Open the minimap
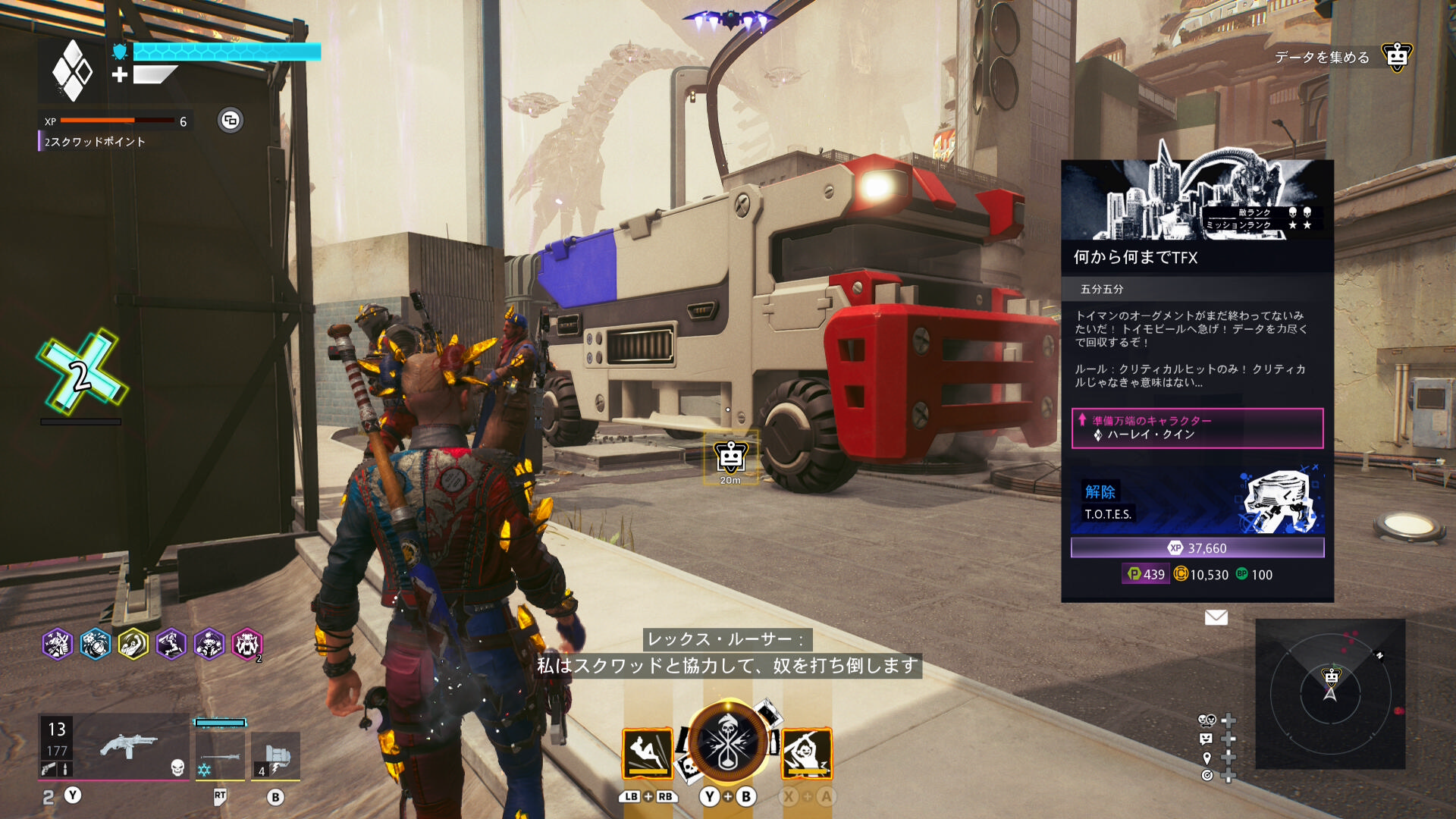The width and height of the screenshot is (1456, 819). pos(1330,694)
